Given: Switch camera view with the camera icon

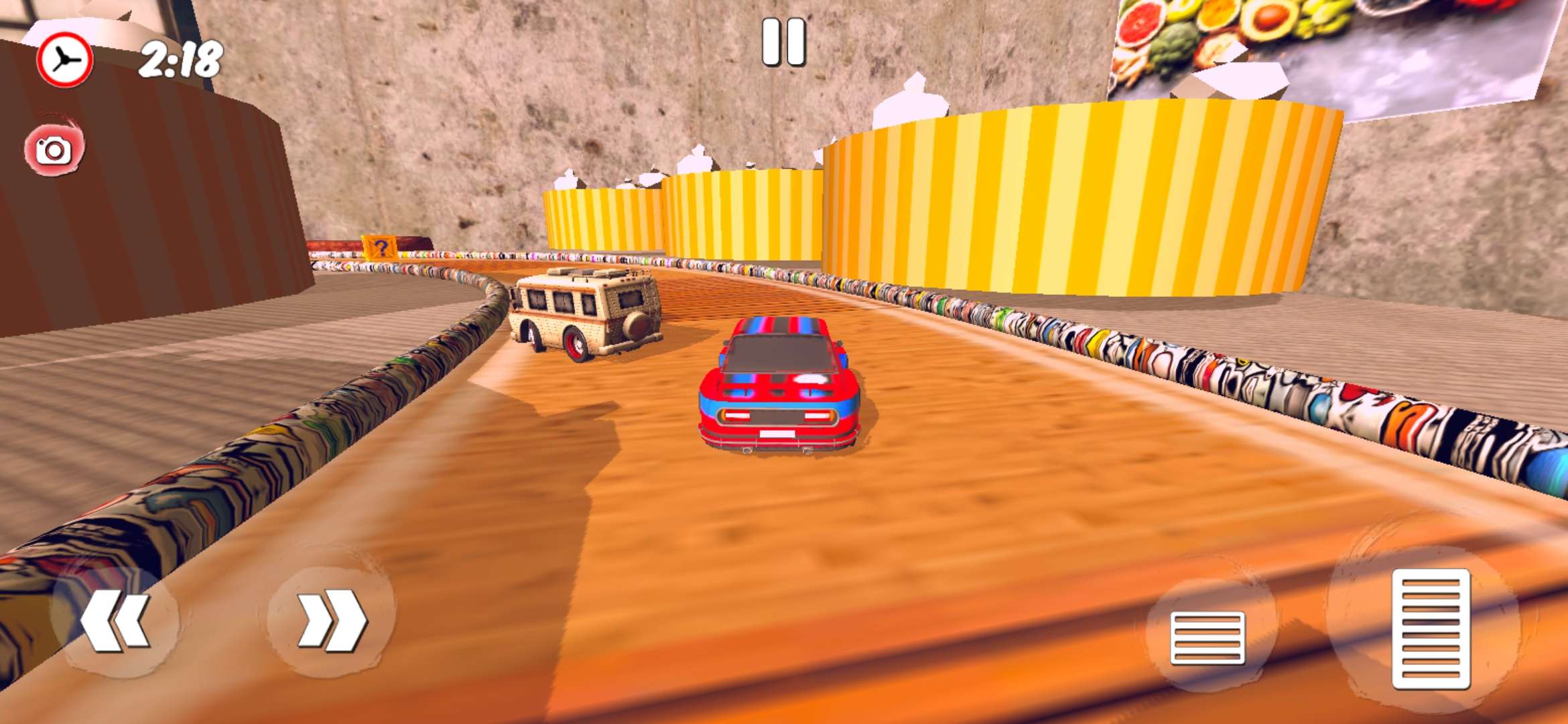Looking at the screenshot, I should pos(54,149).
